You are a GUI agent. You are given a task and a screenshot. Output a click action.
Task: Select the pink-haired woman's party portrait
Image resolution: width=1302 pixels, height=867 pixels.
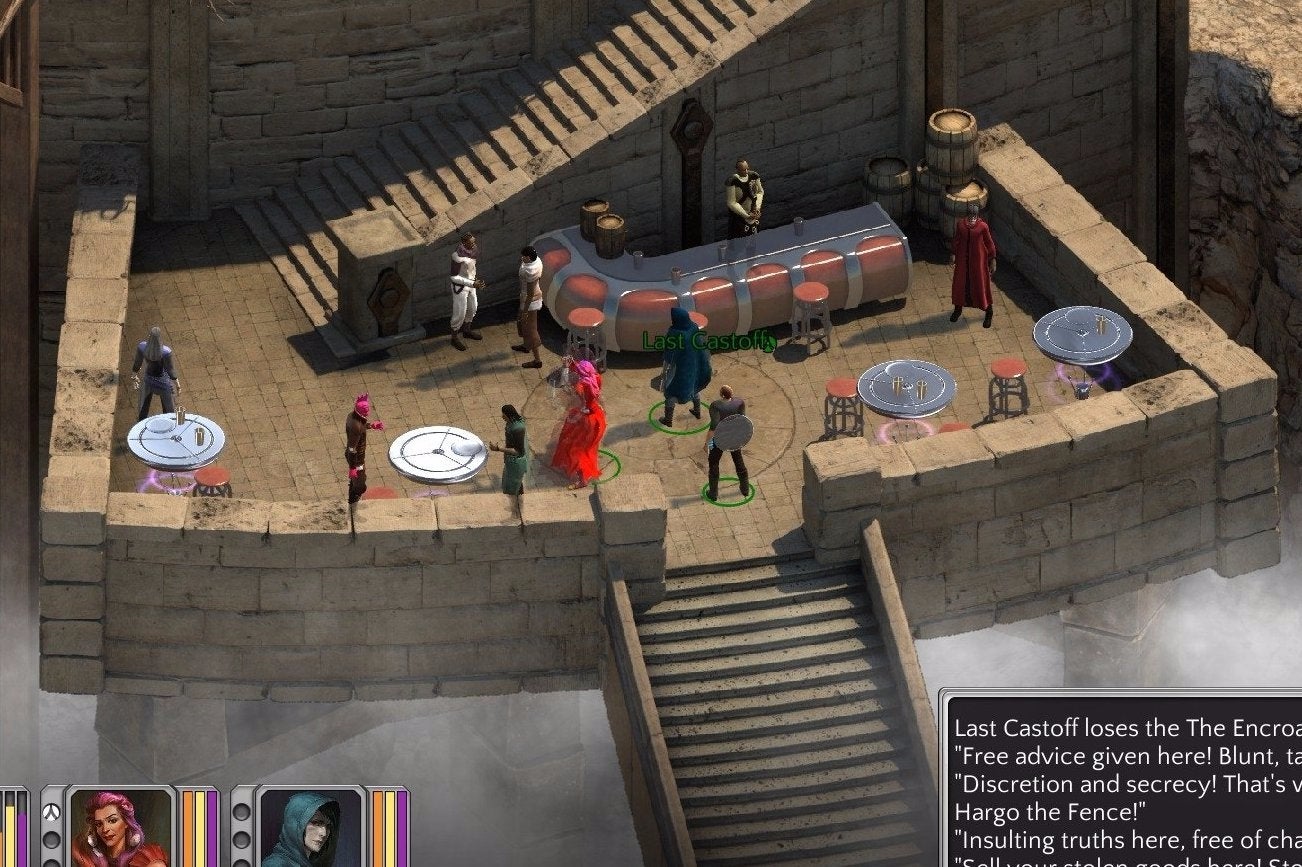tap(121, 828)
